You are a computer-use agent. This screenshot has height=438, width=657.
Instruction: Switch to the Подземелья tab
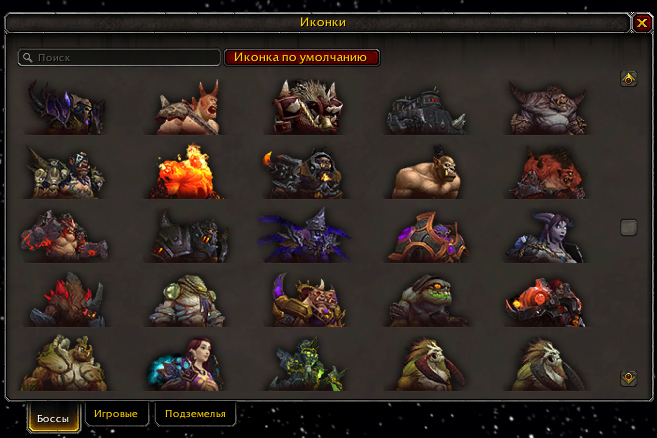point(195,414)
